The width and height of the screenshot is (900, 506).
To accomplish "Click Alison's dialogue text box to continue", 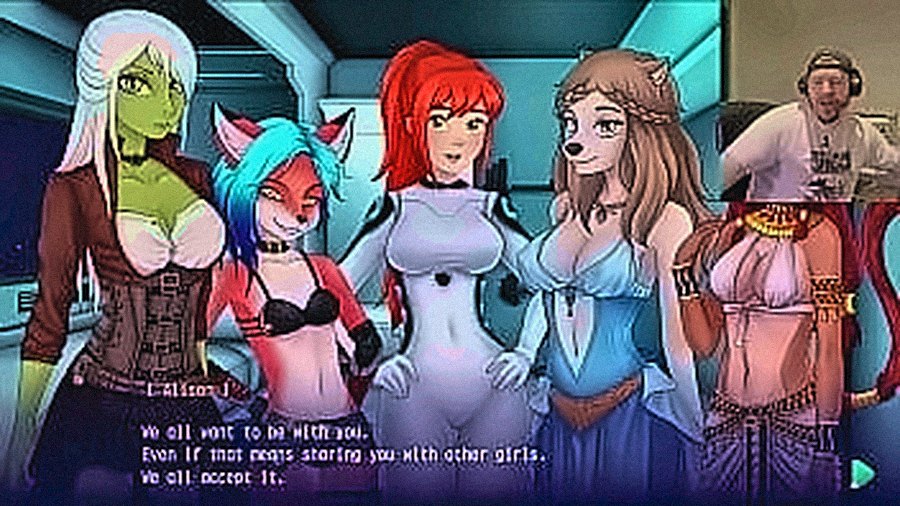I will coord(345,455).
